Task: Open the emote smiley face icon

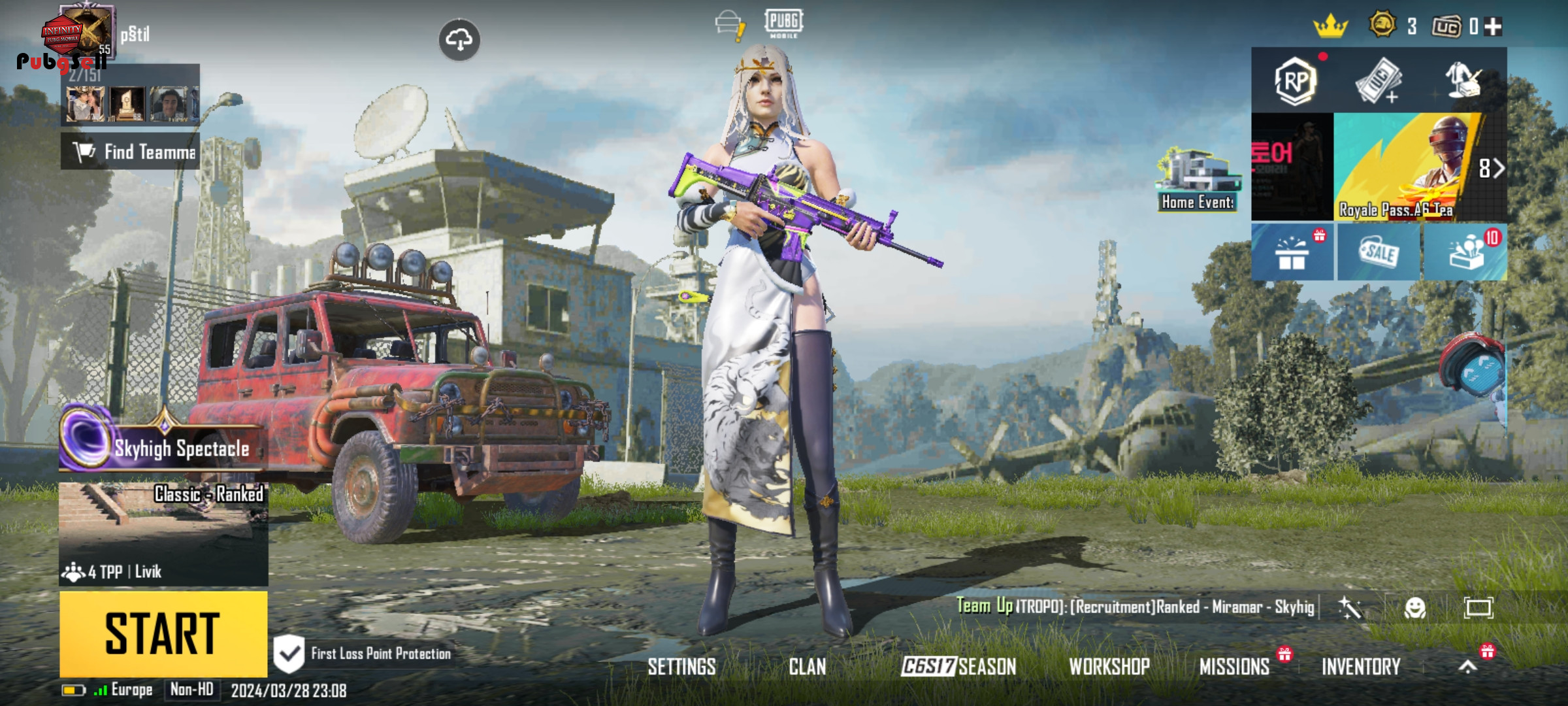Action: [x=1414, y=608]
